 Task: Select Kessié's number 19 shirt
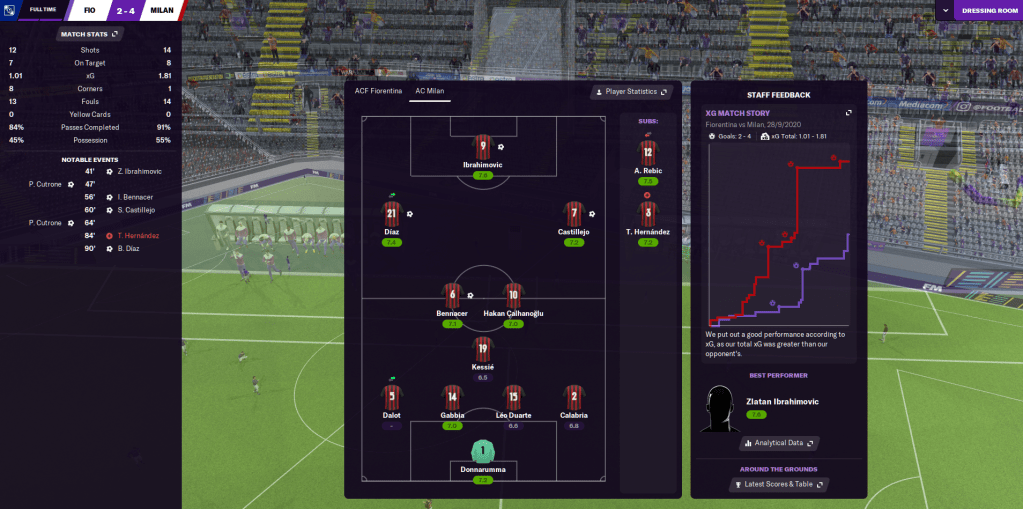tap(483, 350)
